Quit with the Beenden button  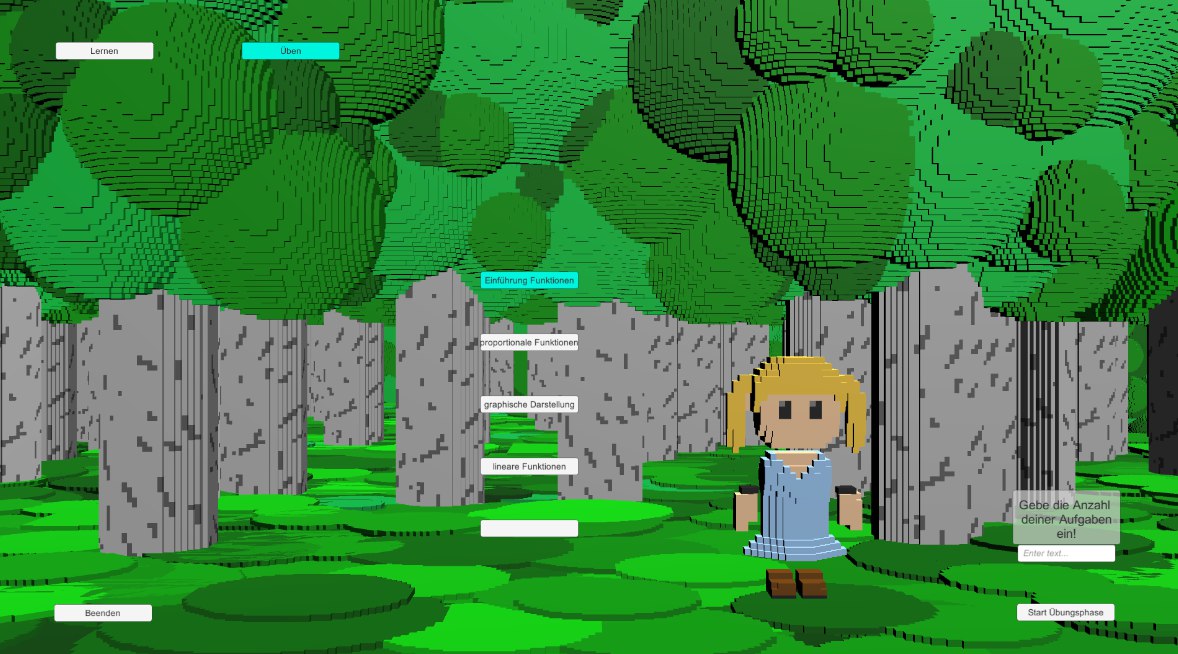(103, 613)
